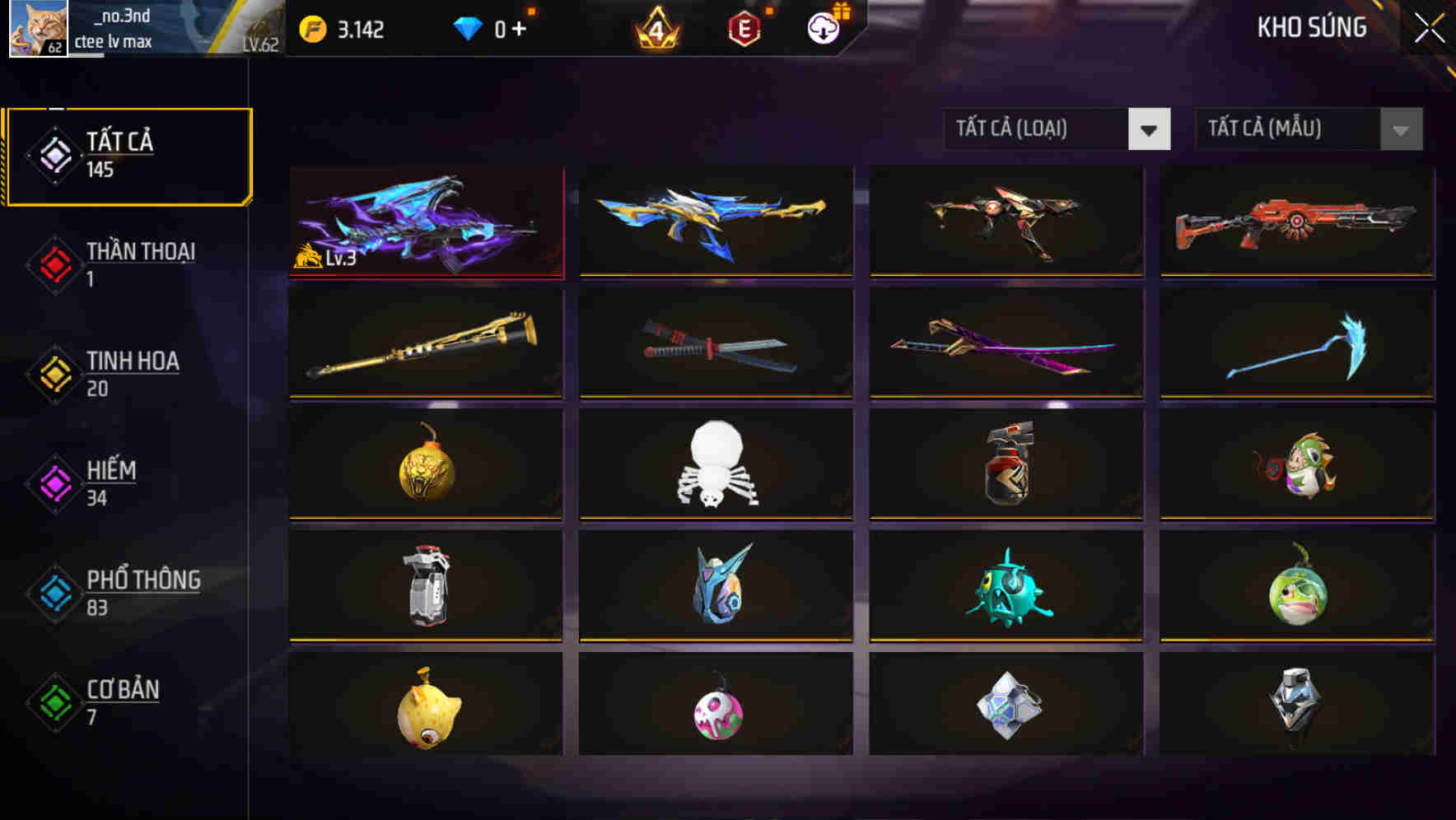Open the cloud download gift icon
Screen dimensions: 1456x820
(823, 27)
